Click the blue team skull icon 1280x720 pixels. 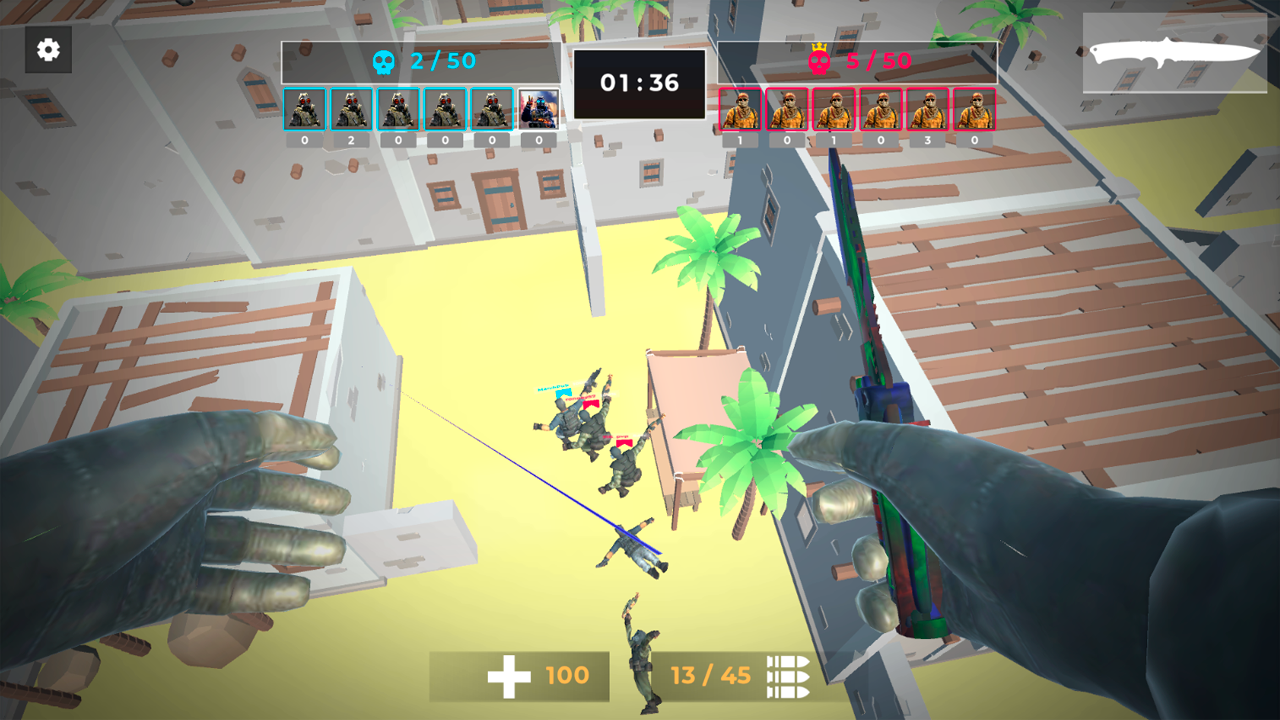(385, 61)
